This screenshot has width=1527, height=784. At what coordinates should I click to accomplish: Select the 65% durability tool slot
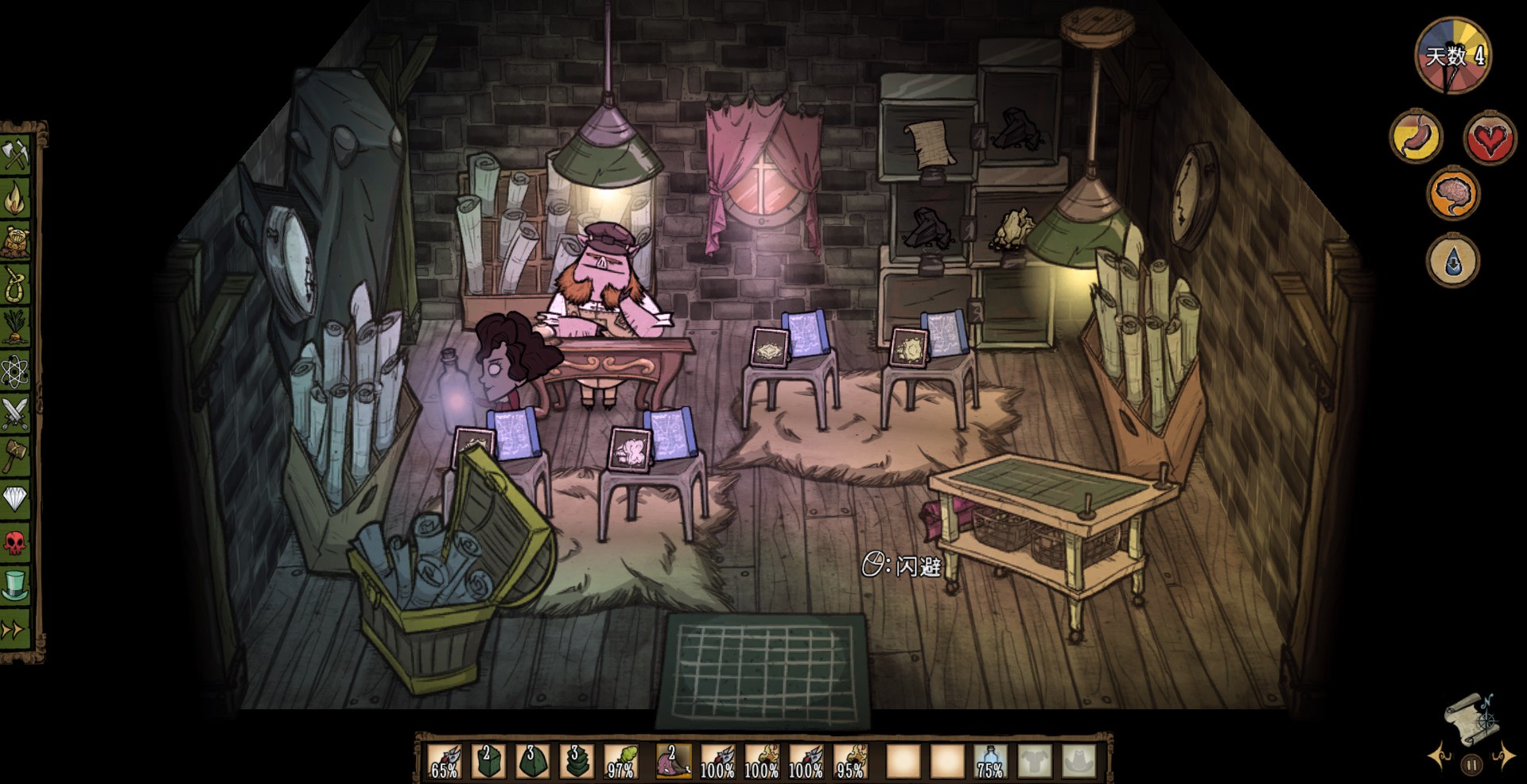444,762
